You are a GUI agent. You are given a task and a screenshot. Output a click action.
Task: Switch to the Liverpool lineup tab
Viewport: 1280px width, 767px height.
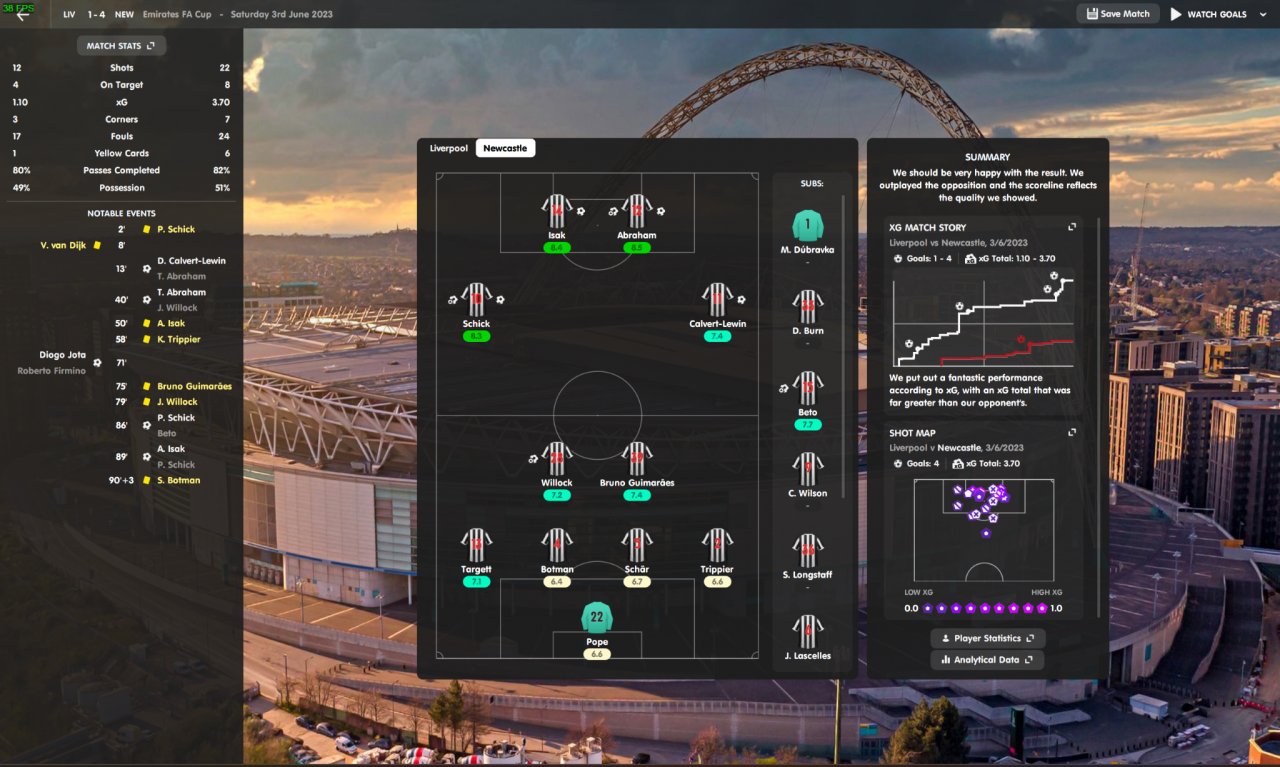point(449,148)
